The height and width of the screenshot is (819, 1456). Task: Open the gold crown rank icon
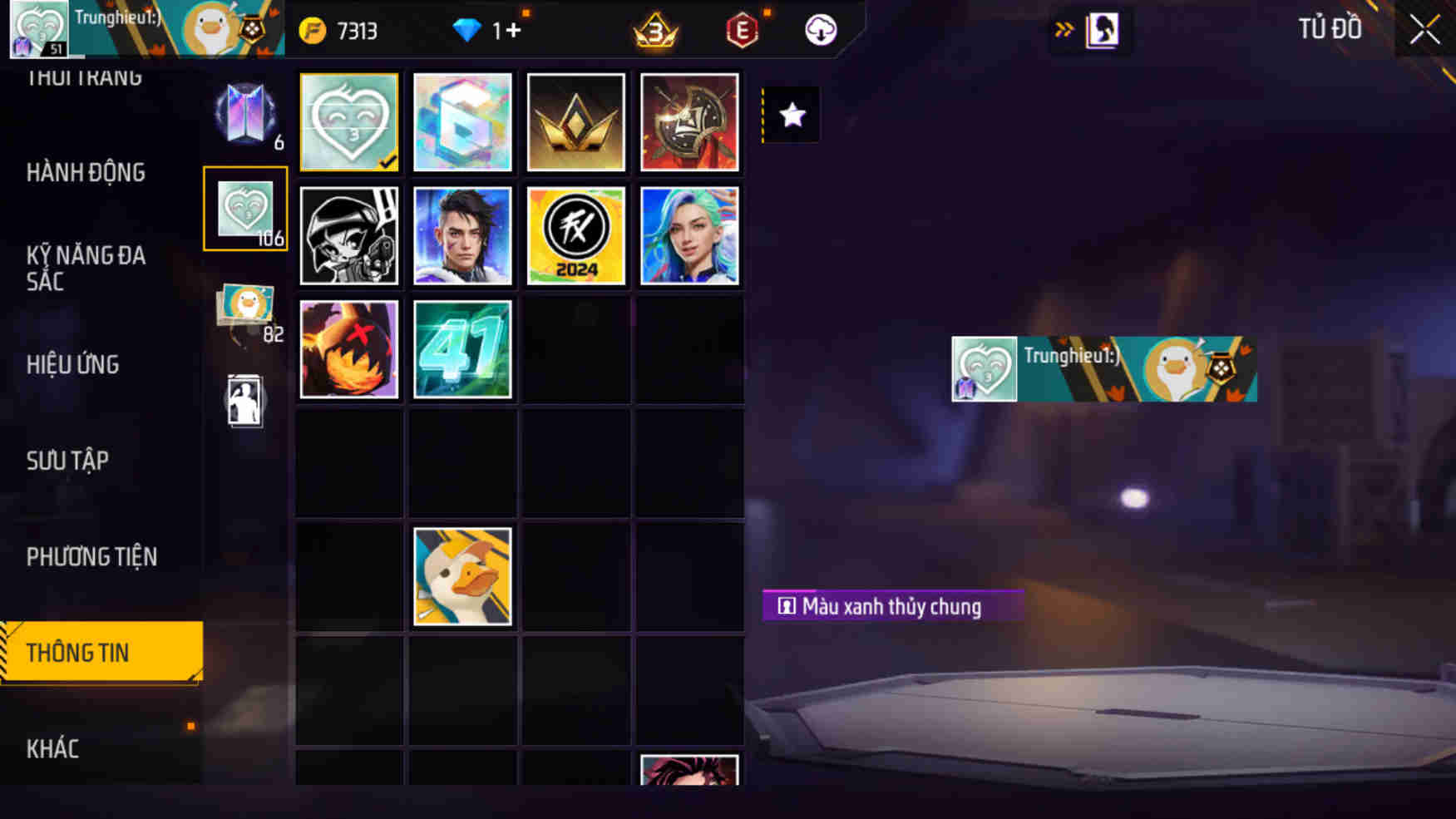point(655,30)
